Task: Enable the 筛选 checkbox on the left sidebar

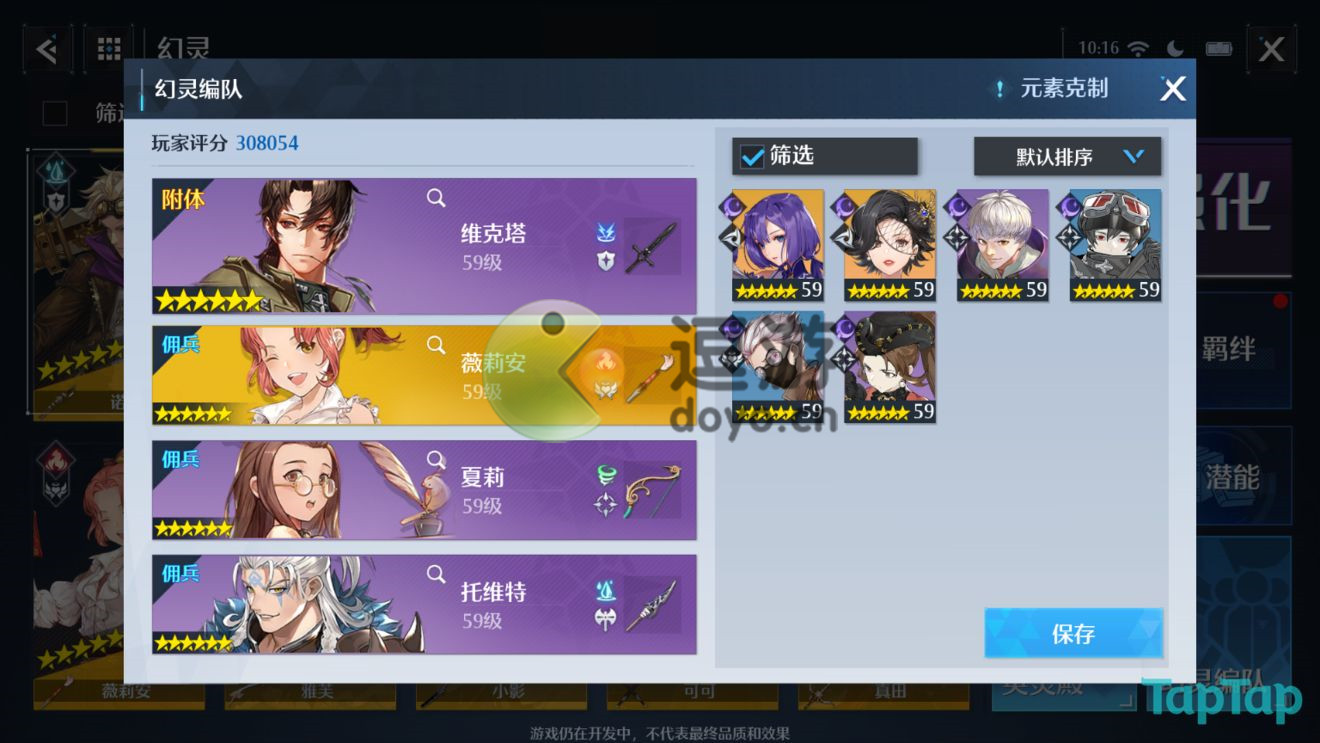Action: 54,113
